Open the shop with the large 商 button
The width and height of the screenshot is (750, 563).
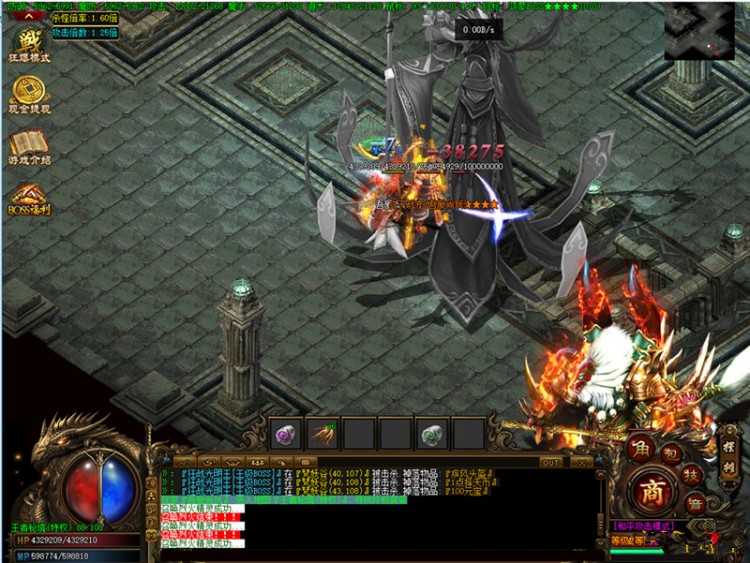click(x=654, y=492)
